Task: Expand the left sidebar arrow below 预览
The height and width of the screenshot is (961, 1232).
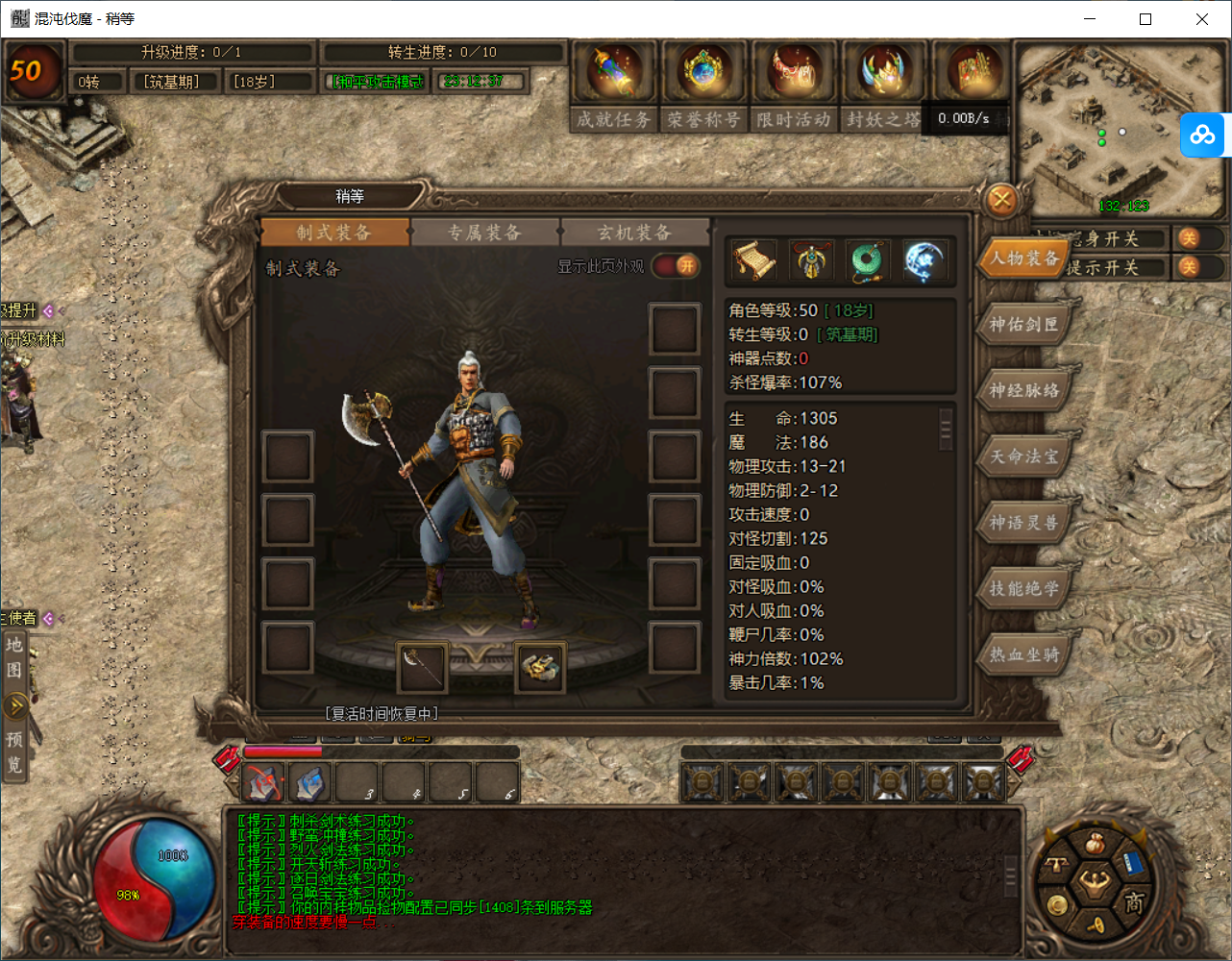Action: click(x=15, y=706)
